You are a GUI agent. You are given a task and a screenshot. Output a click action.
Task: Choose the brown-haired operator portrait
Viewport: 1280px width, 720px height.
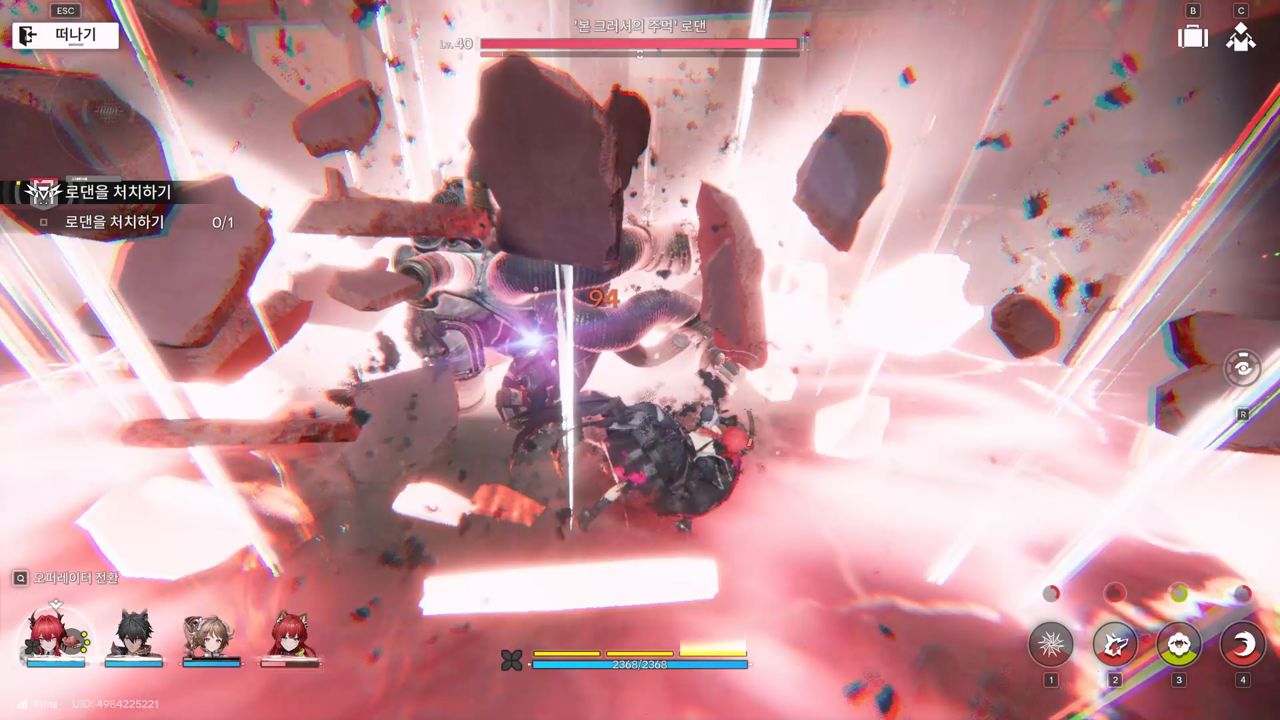tap(211, 634)
